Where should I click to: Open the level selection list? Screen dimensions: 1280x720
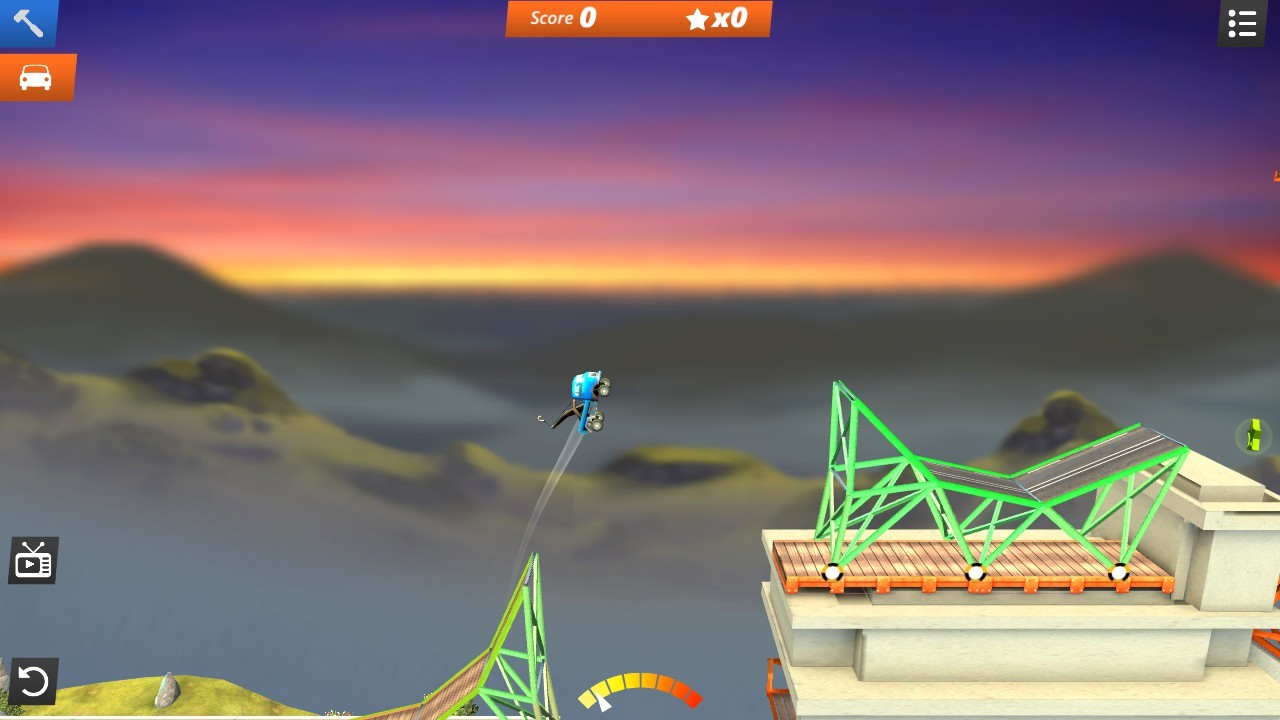click(1241, 22)
